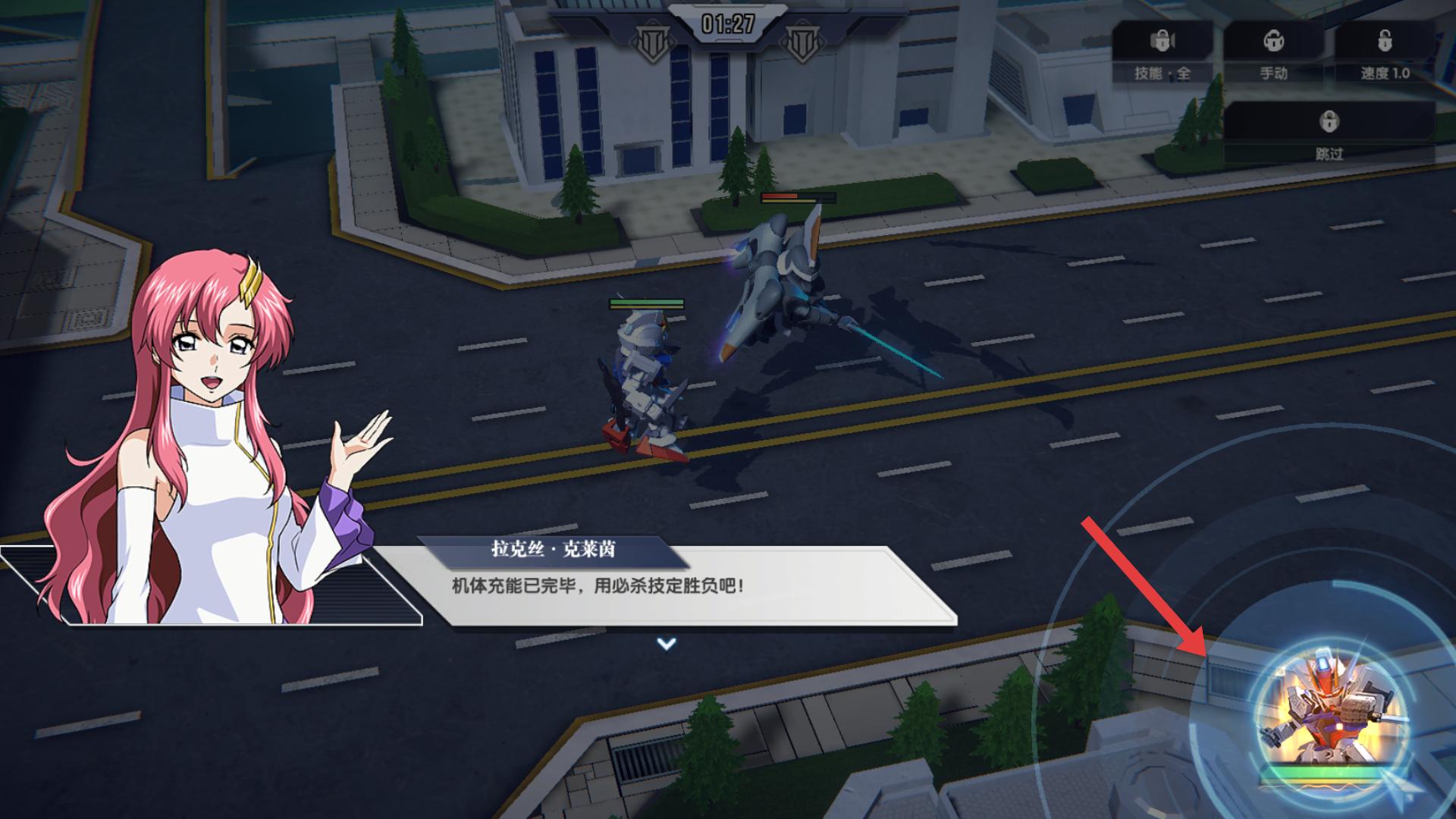This screenshot has width=1456, height=819.
Task: Change battle speed with 速度 1.0 button
Action: [1384, 52]
